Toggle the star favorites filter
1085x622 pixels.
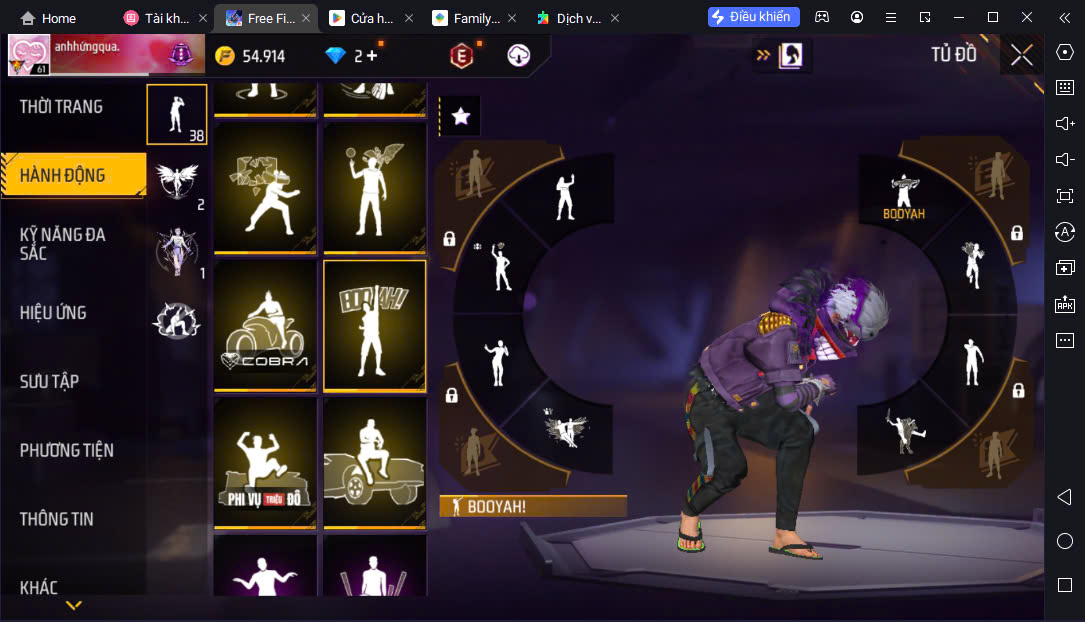[460, 117]
